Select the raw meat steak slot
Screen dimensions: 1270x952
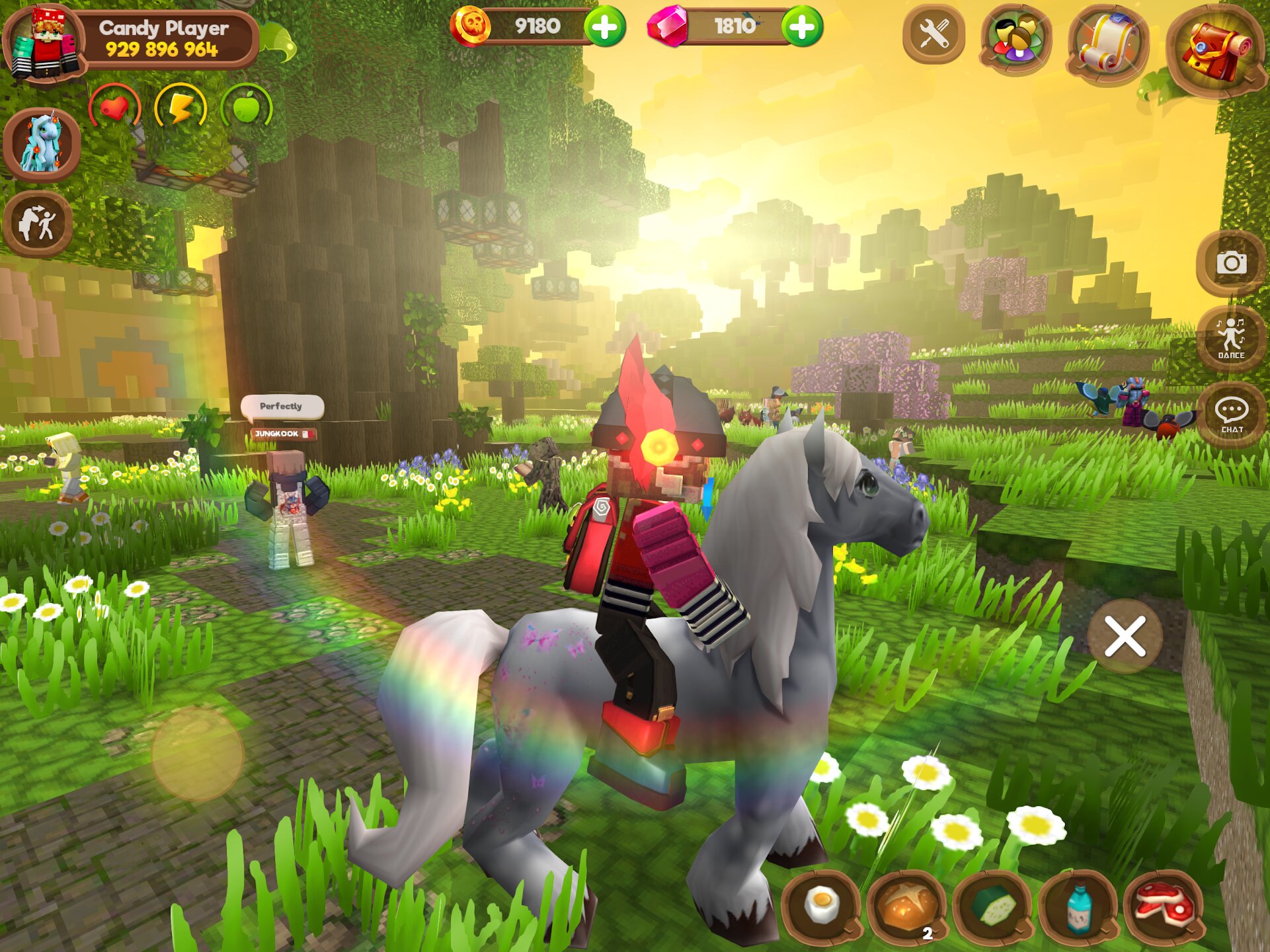coord(1164,905)
